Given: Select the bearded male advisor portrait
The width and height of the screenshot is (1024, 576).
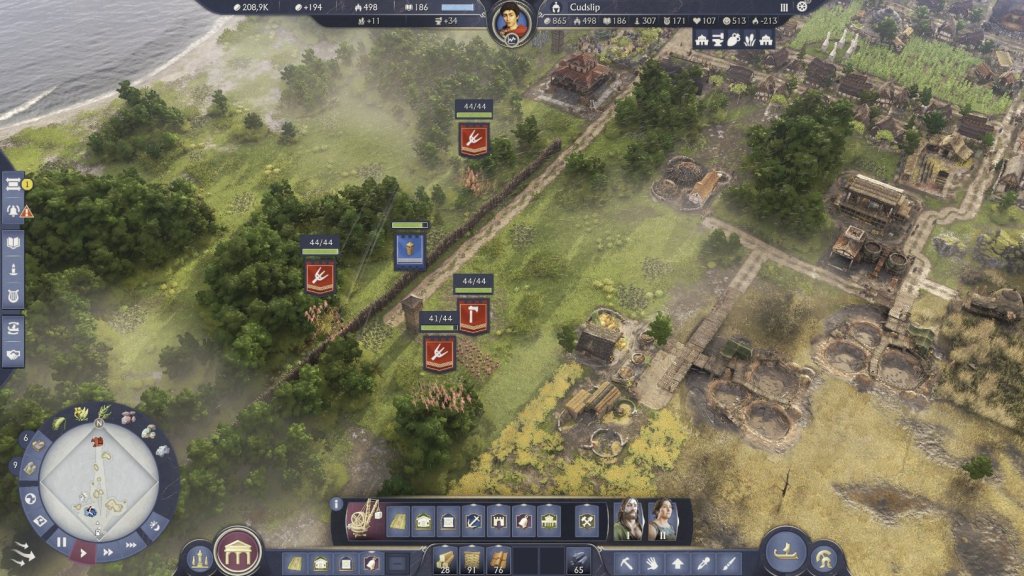Looking at the screenshot, I should pos(627,520).
